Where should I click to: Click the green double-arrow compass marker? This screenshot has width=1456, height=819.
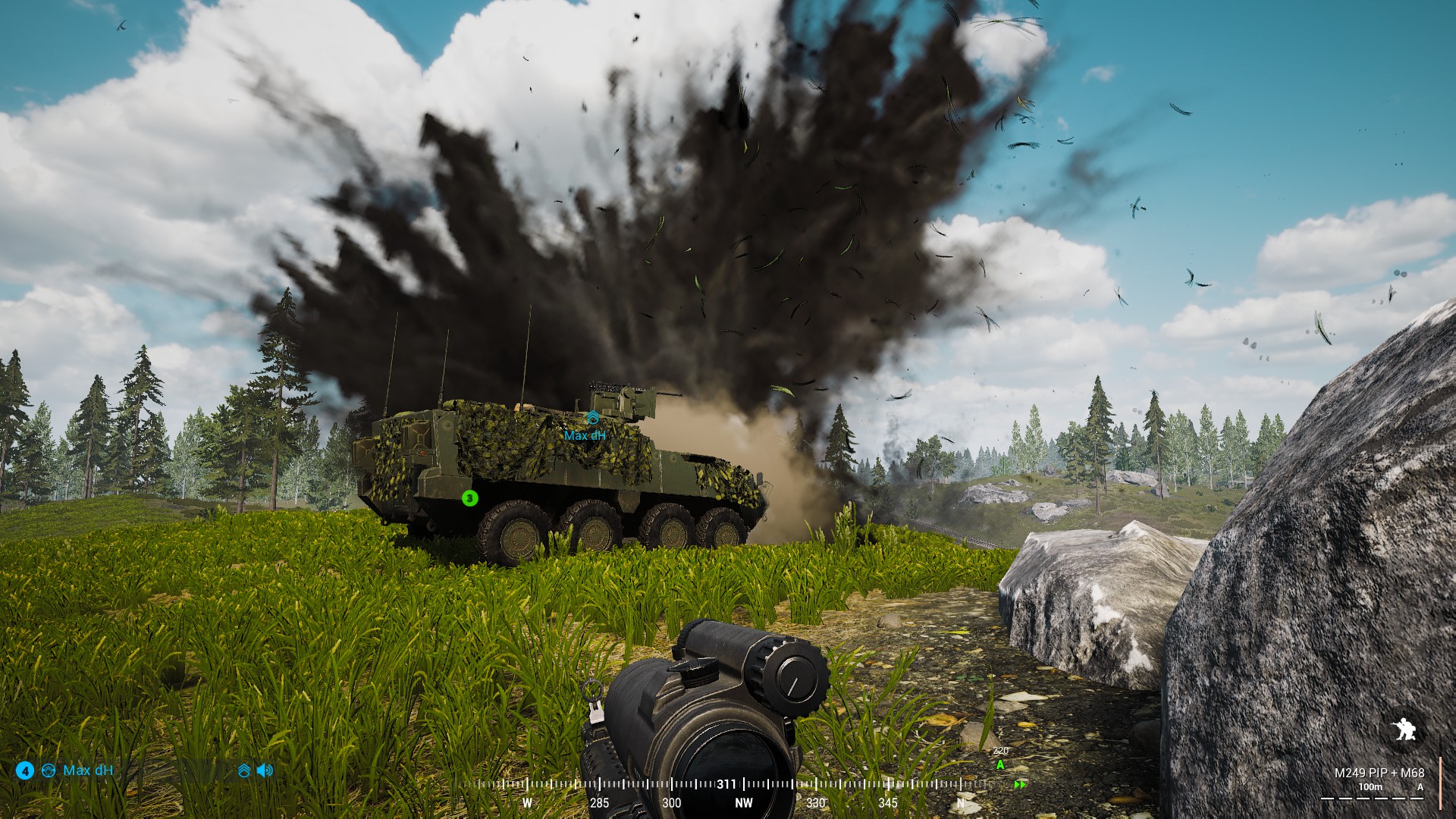tap(1020, 785)
